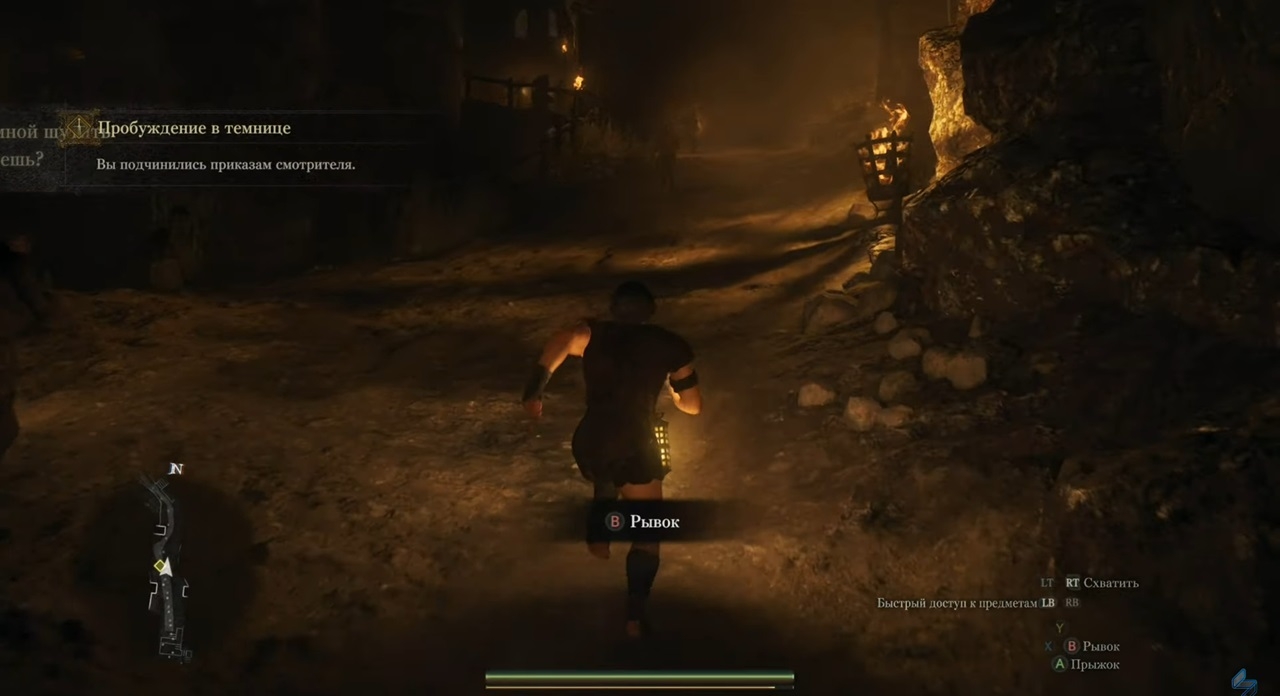Open the quest notification Пробуждение в темнице

click(x=194, y=129)
